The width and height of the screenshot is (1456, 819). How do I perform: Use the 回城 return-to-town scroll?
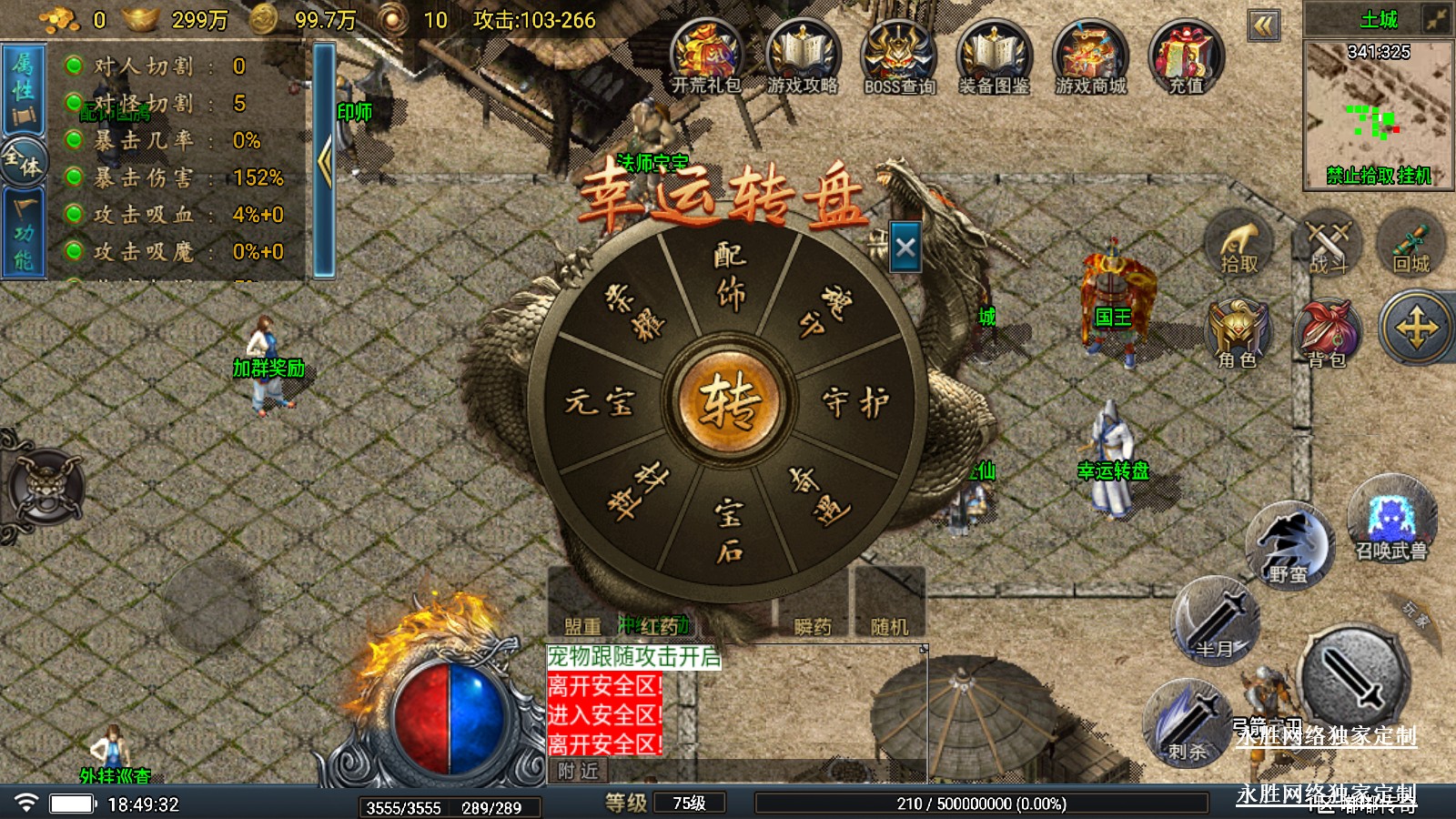pyautogui.click(x=1411, y=244)
